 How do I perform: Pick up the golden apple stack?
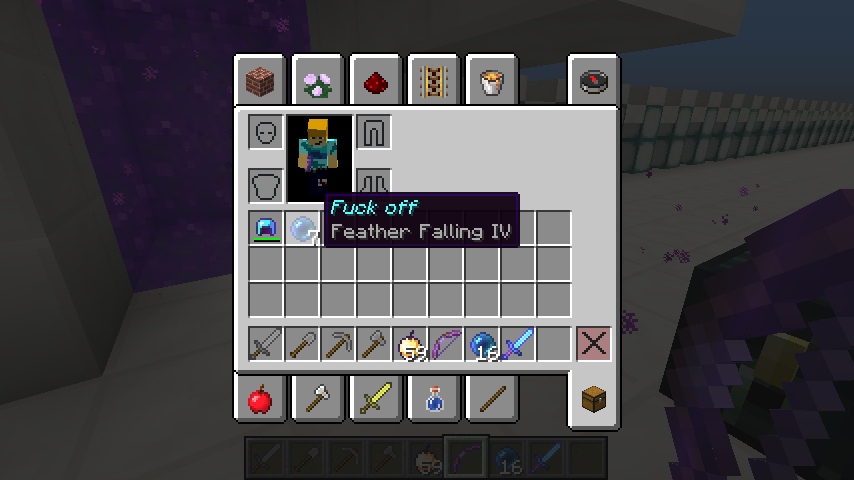tap(410, 344)
